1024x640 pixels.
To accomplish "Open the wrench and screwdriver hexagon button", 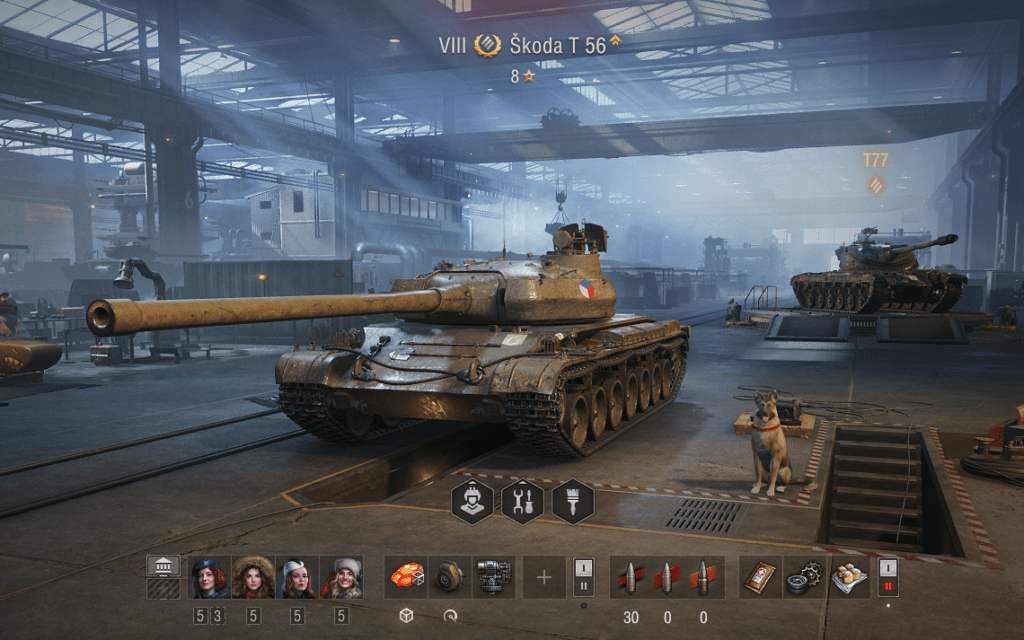I will click(x=522, y=501).
